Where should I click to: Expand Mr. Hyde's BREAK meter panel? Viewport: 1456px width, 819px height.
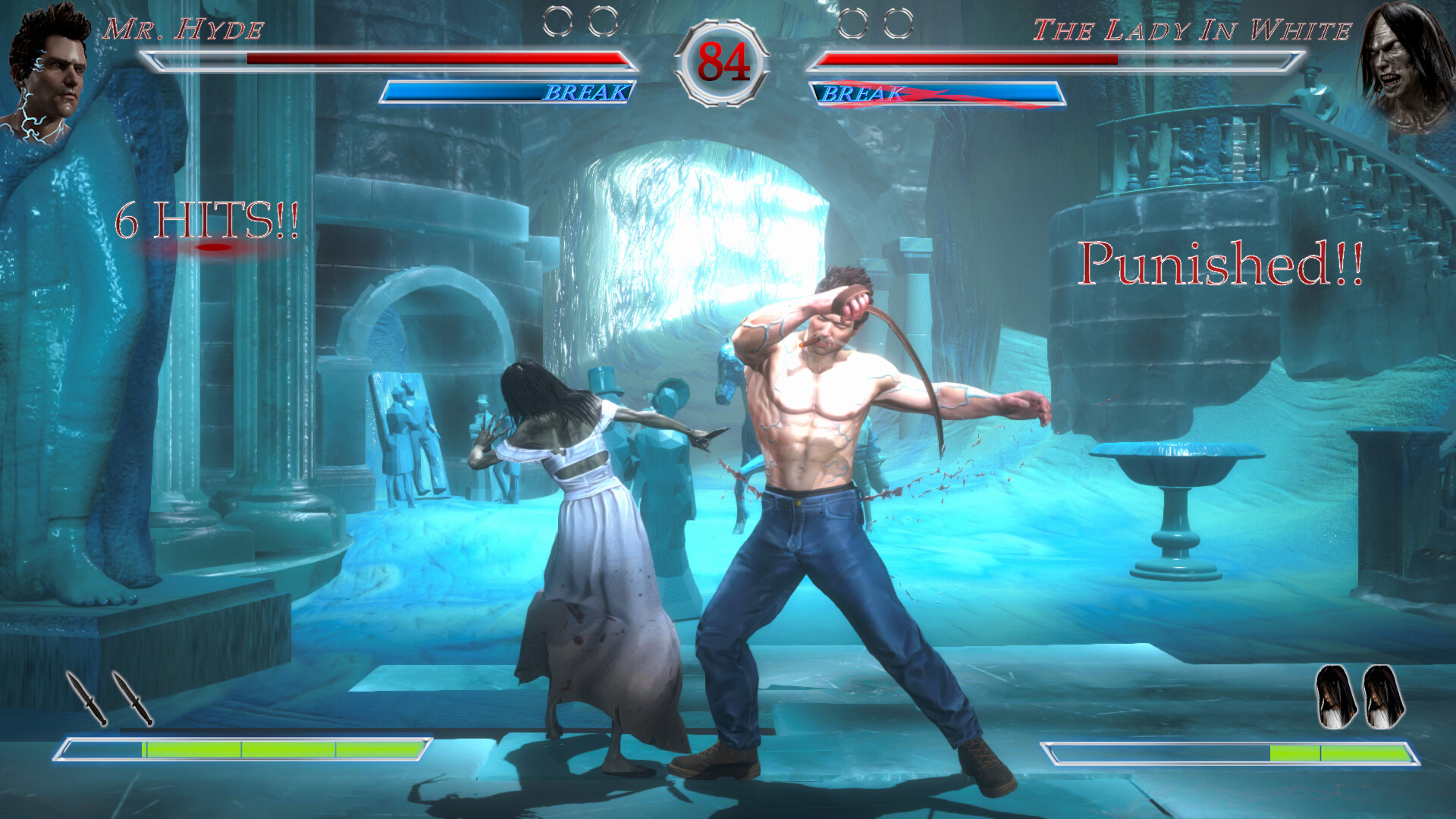pos(508,93)
